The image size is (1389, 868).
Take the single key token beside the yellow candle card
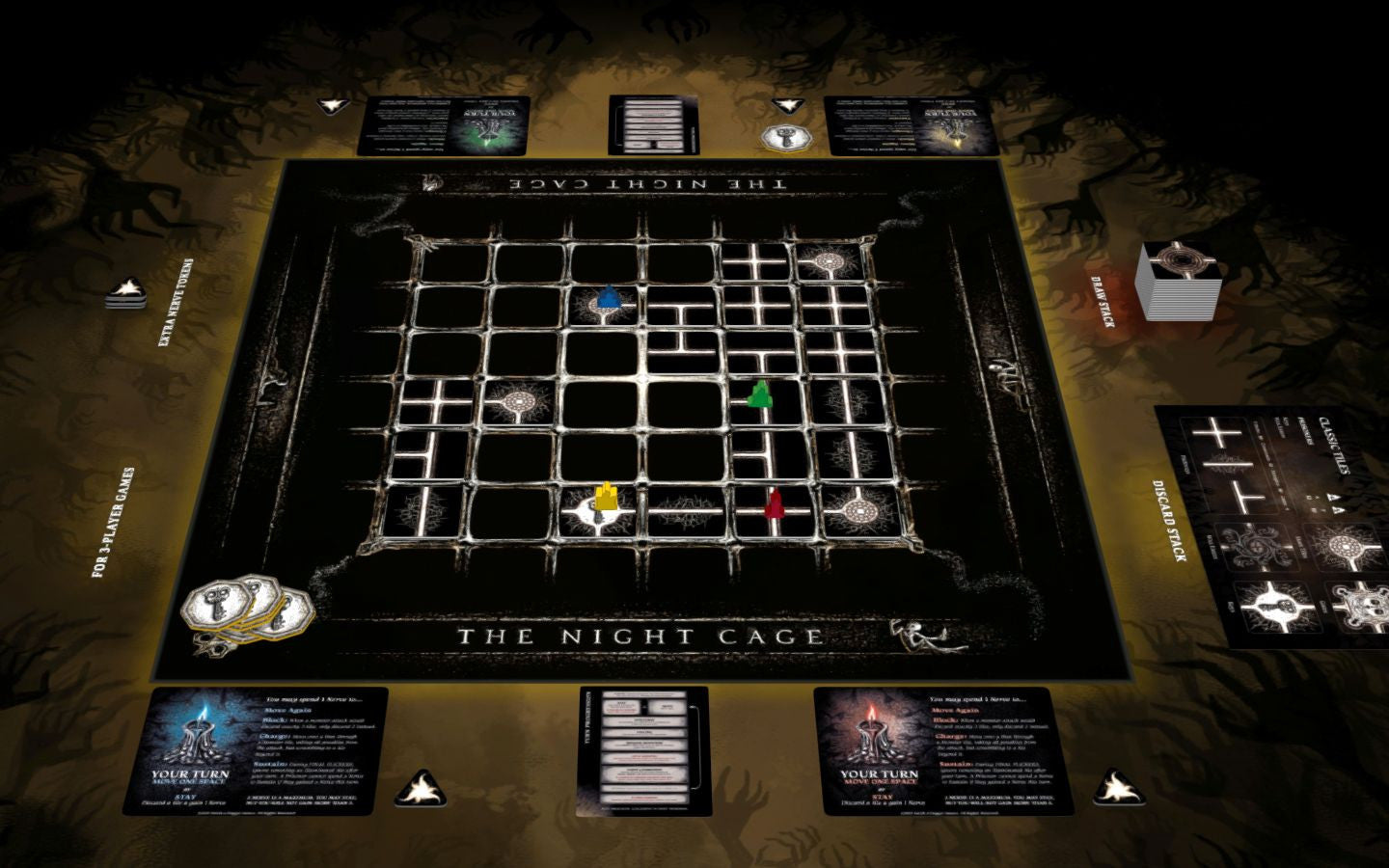coord(785,137)
